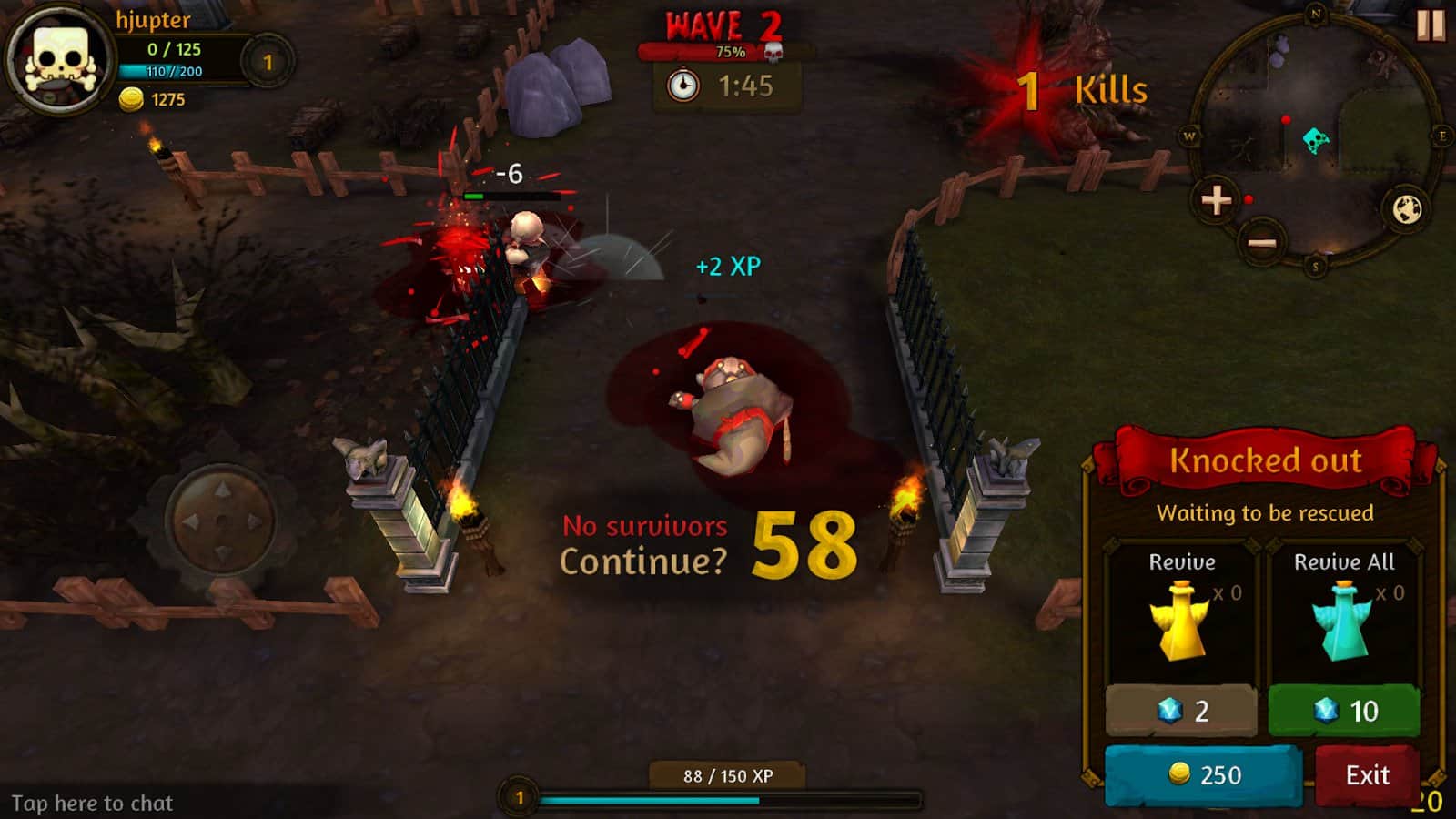Select the yellow Revive potion
This screenshot has height=819, width=1456.
pyautogui.click(x=1179, y=622)
